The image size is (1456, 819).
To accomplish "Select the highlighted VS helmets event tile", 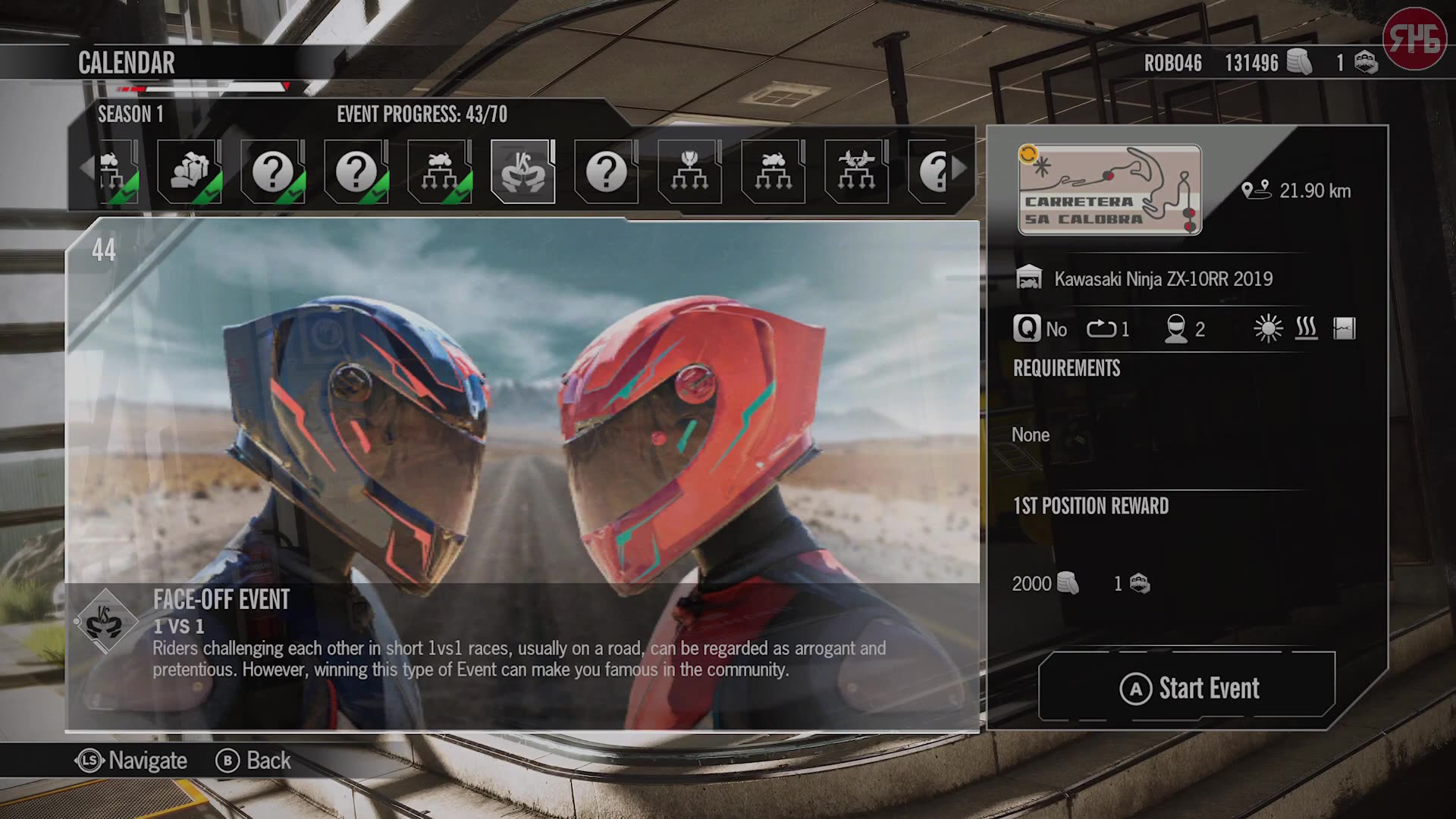I will pyautogui.click(x=522, y=172).
